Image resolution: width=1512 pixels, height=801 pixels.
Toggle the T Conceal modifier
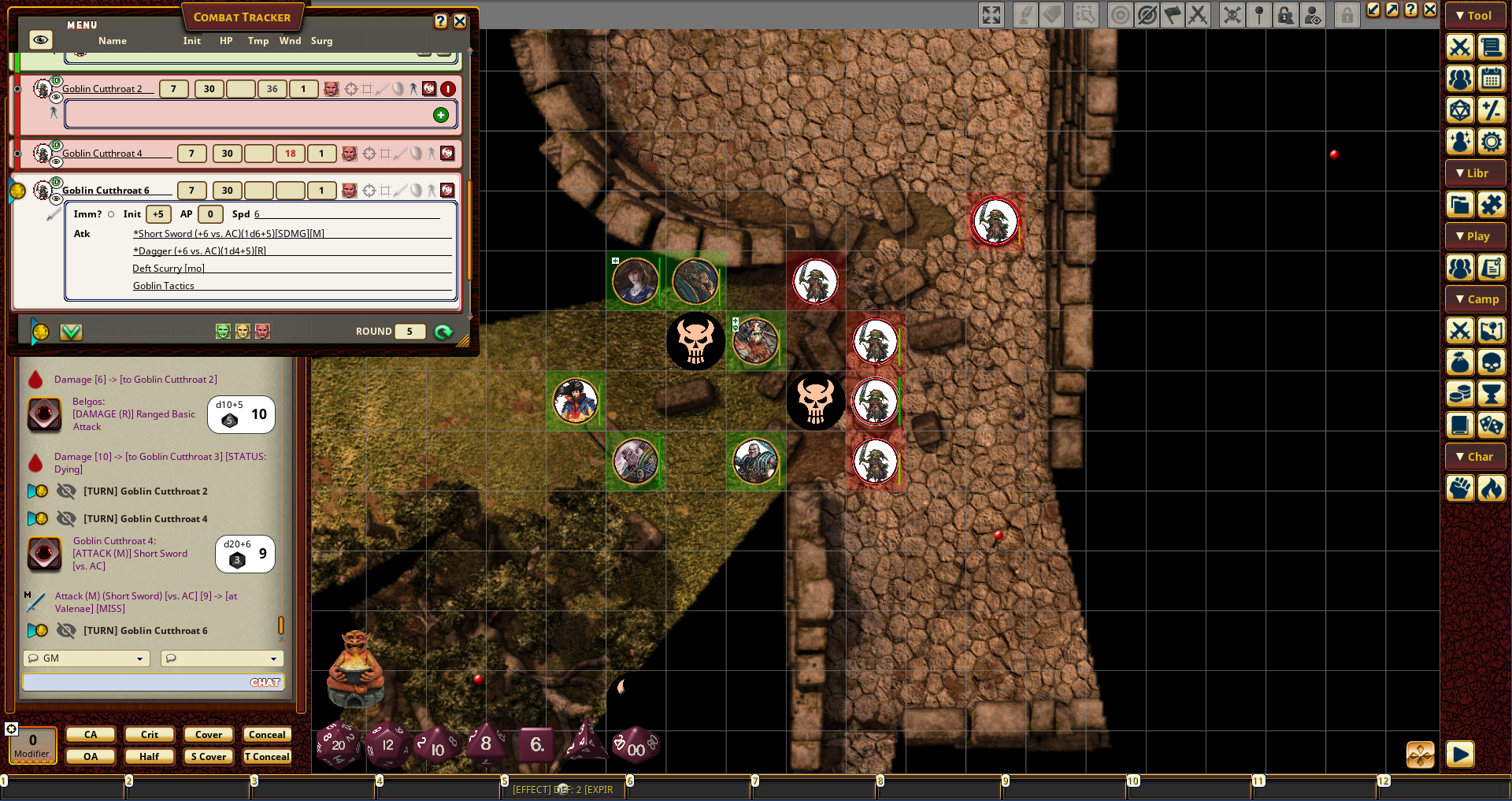[267, 757]
